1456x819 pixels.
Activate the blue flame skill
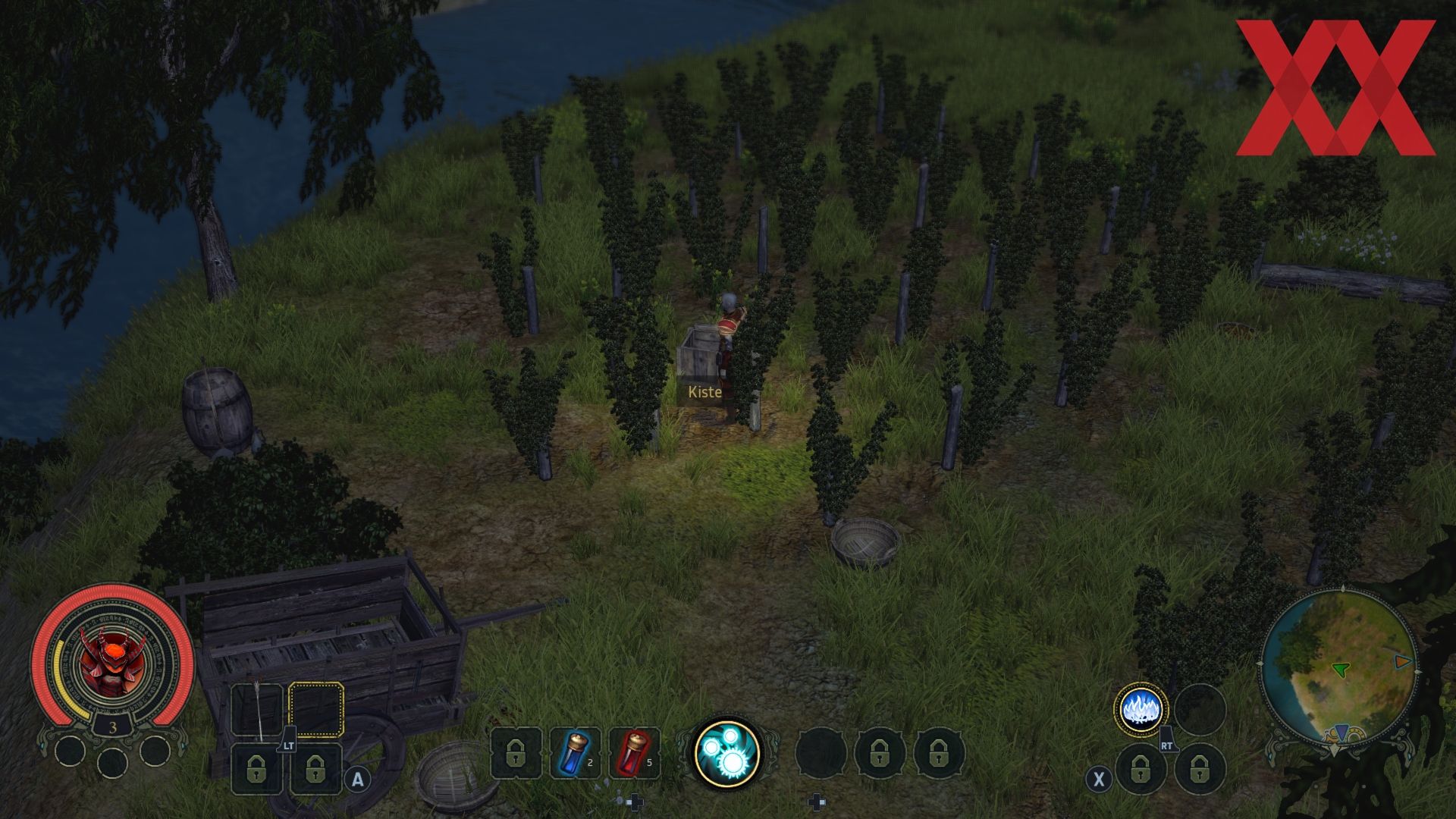click(x=1141, y=710)
